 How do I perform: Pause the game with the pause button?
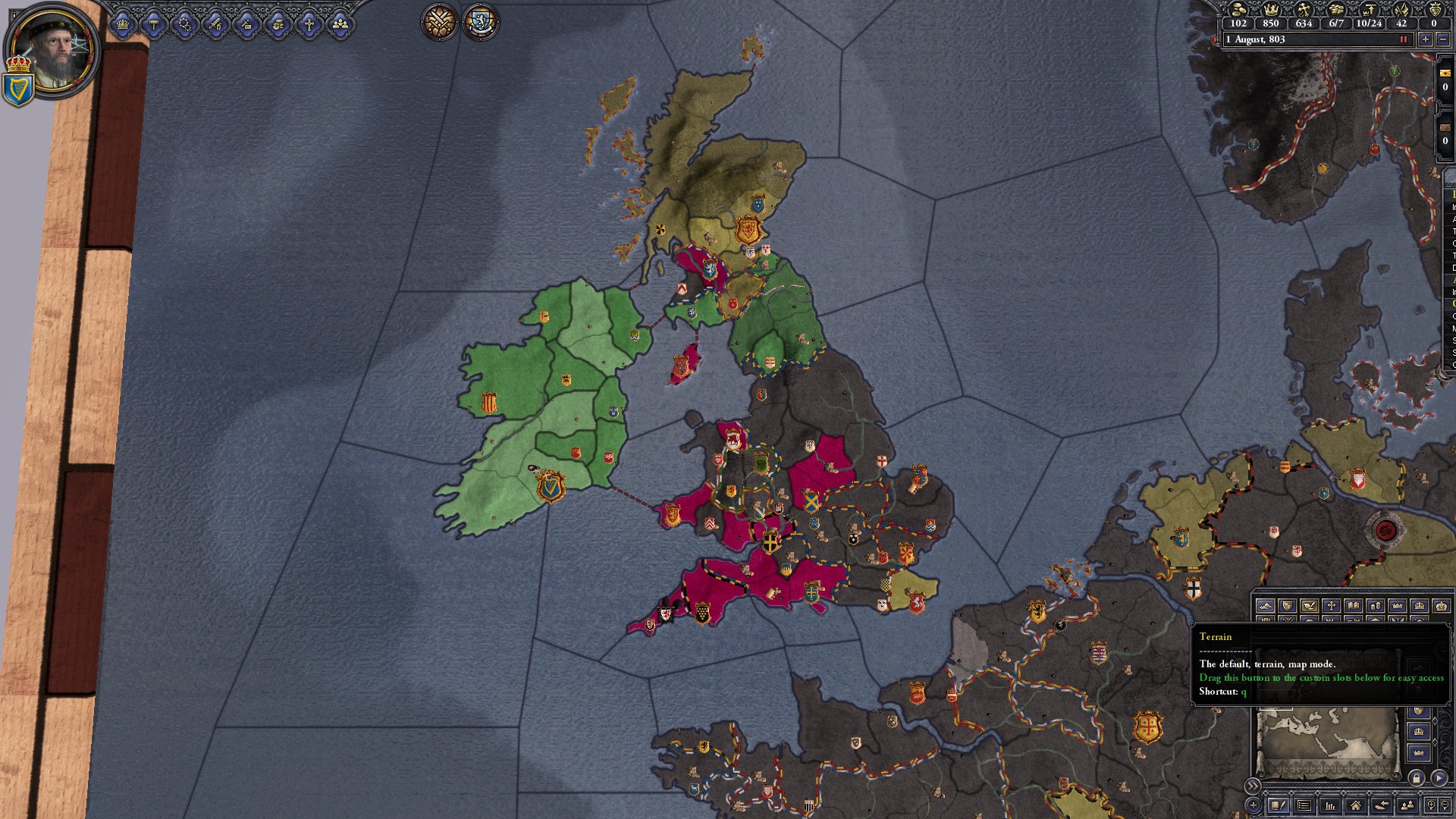click(1404, 39)
